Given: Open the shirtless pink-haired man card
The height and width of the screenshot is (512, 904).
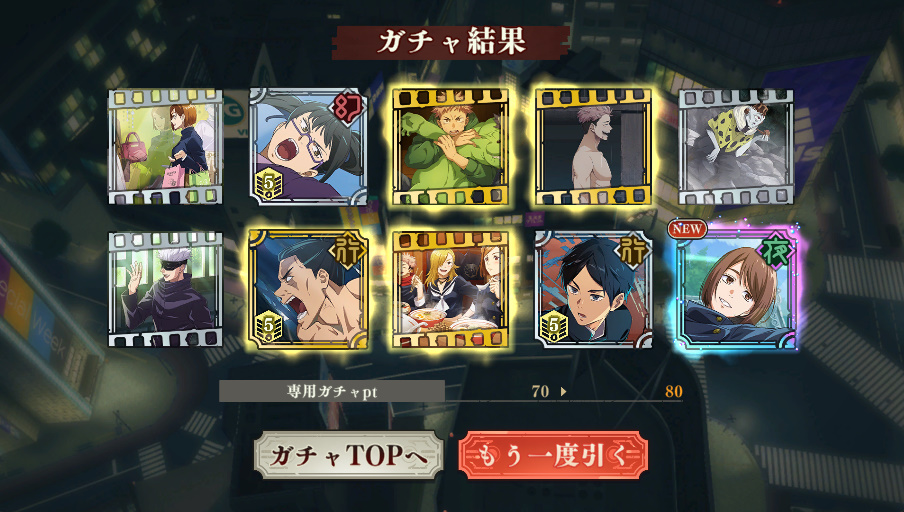Looking at the screenshot, I should coord(593,147).
